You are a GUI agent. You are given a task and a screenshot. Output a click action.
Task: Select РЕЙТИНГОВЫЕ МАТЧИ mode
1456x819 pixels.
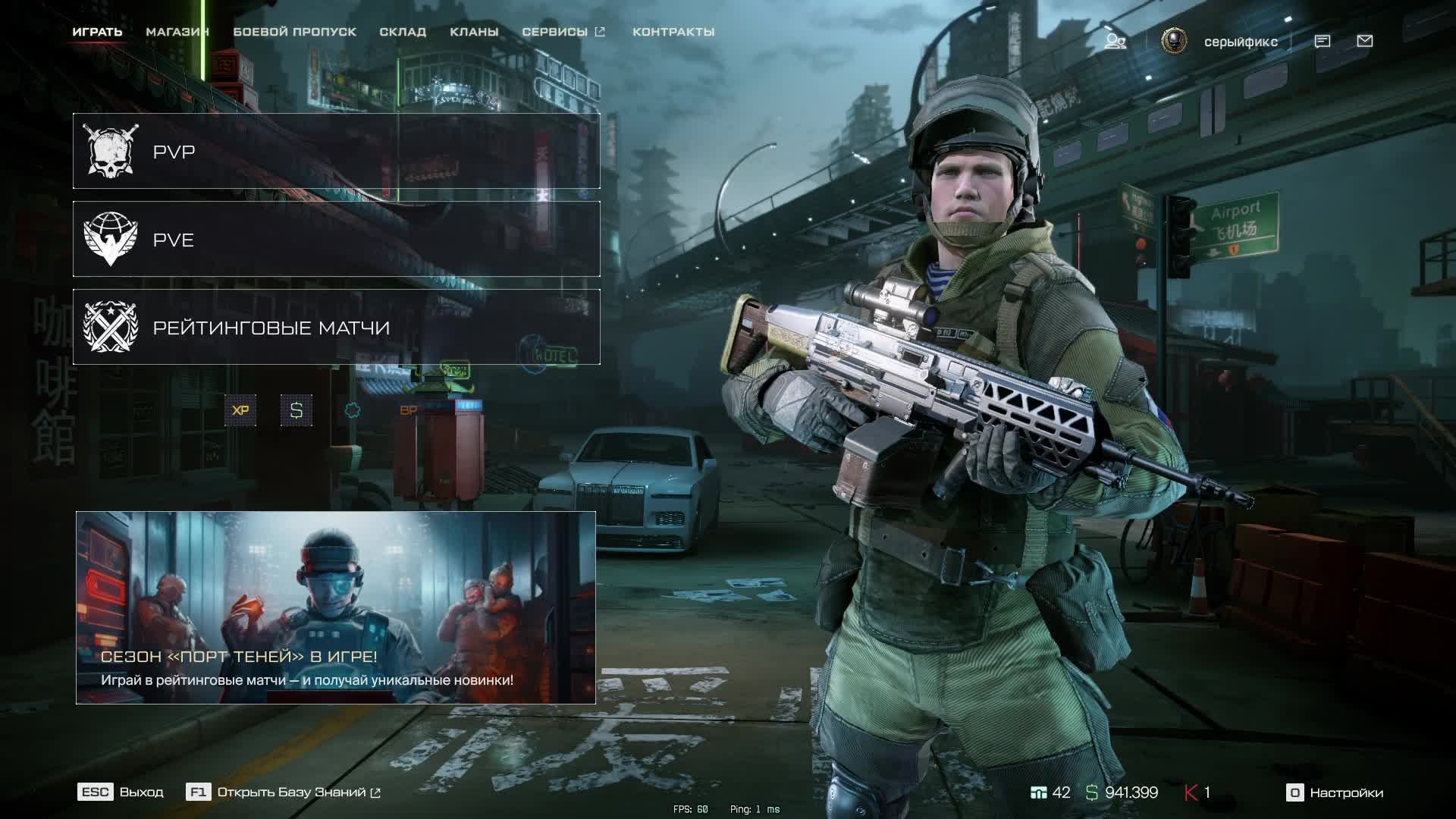tap(336, 328)
